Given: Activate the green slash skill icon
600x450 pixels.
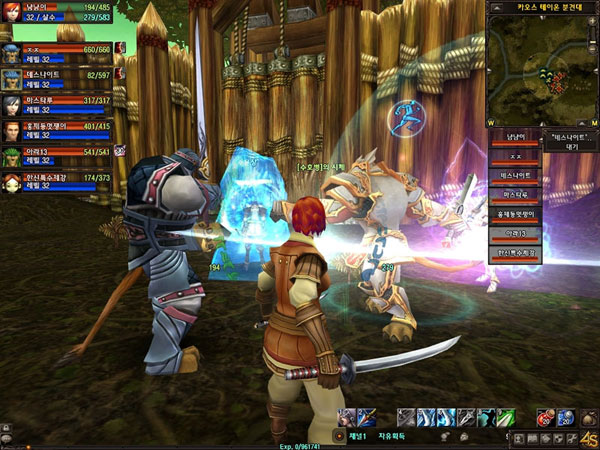Looking at the screenshot, I should pyautogui.click(x=507, y=417).
